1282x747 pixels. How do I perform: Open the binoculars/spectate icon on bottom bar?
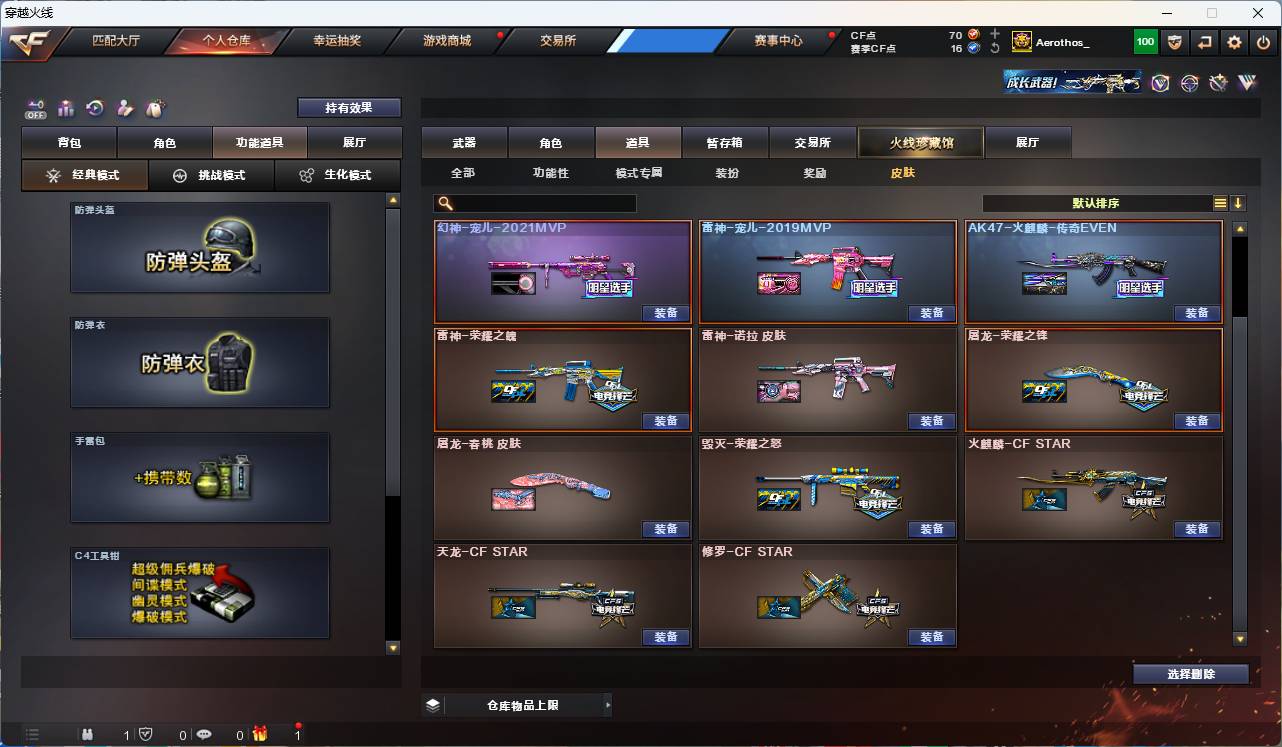(x=86, y=734)
